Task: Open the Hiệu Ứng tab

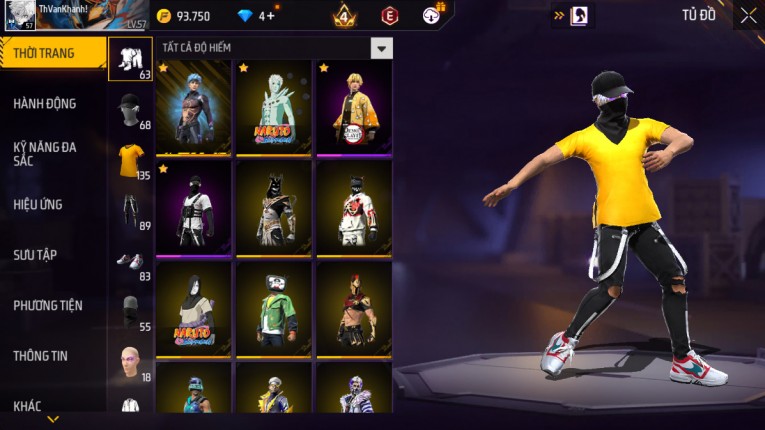Action: click(x=38, y=204)
